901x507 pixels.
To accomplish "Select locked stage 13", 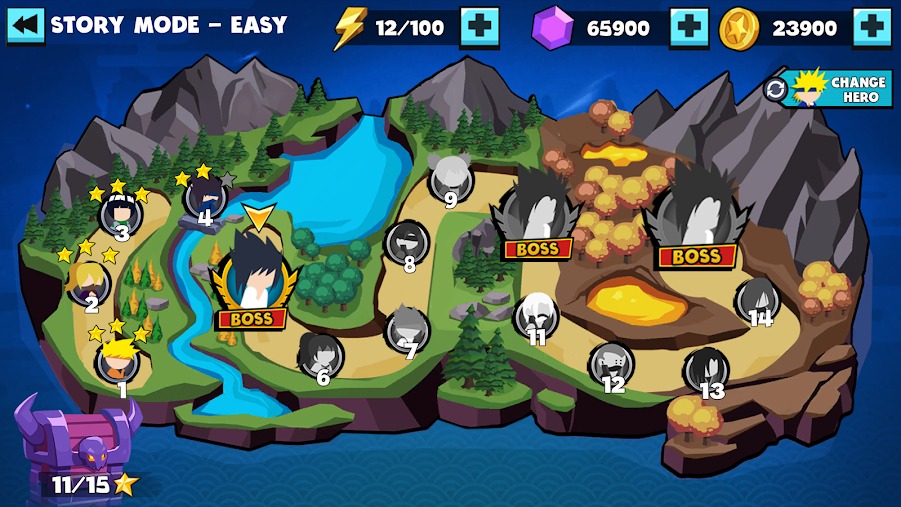I will (706, 370).
